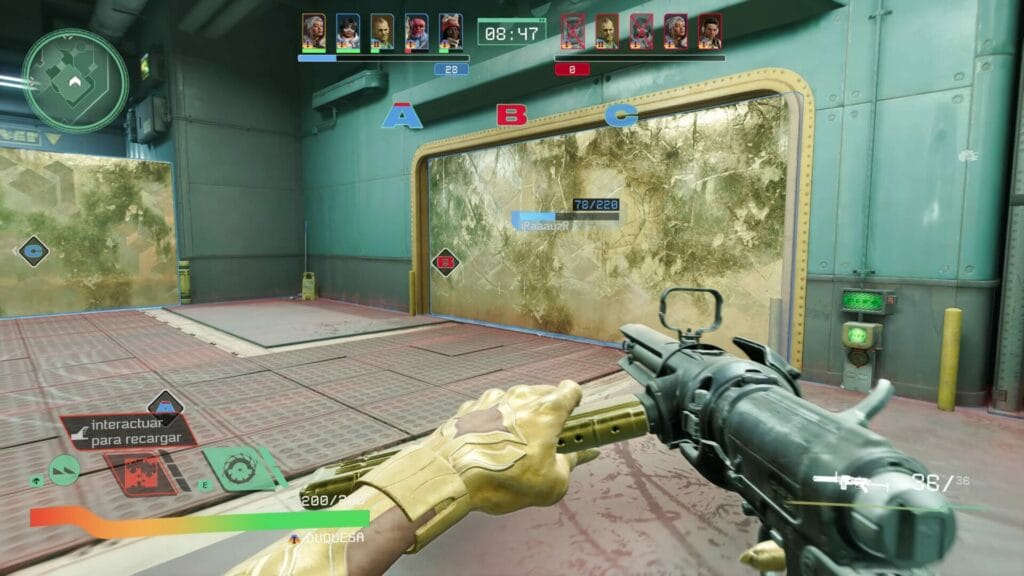Select the equipped submachine gun weapon icon
1024x576 pixels.
(x=842, y=483)
